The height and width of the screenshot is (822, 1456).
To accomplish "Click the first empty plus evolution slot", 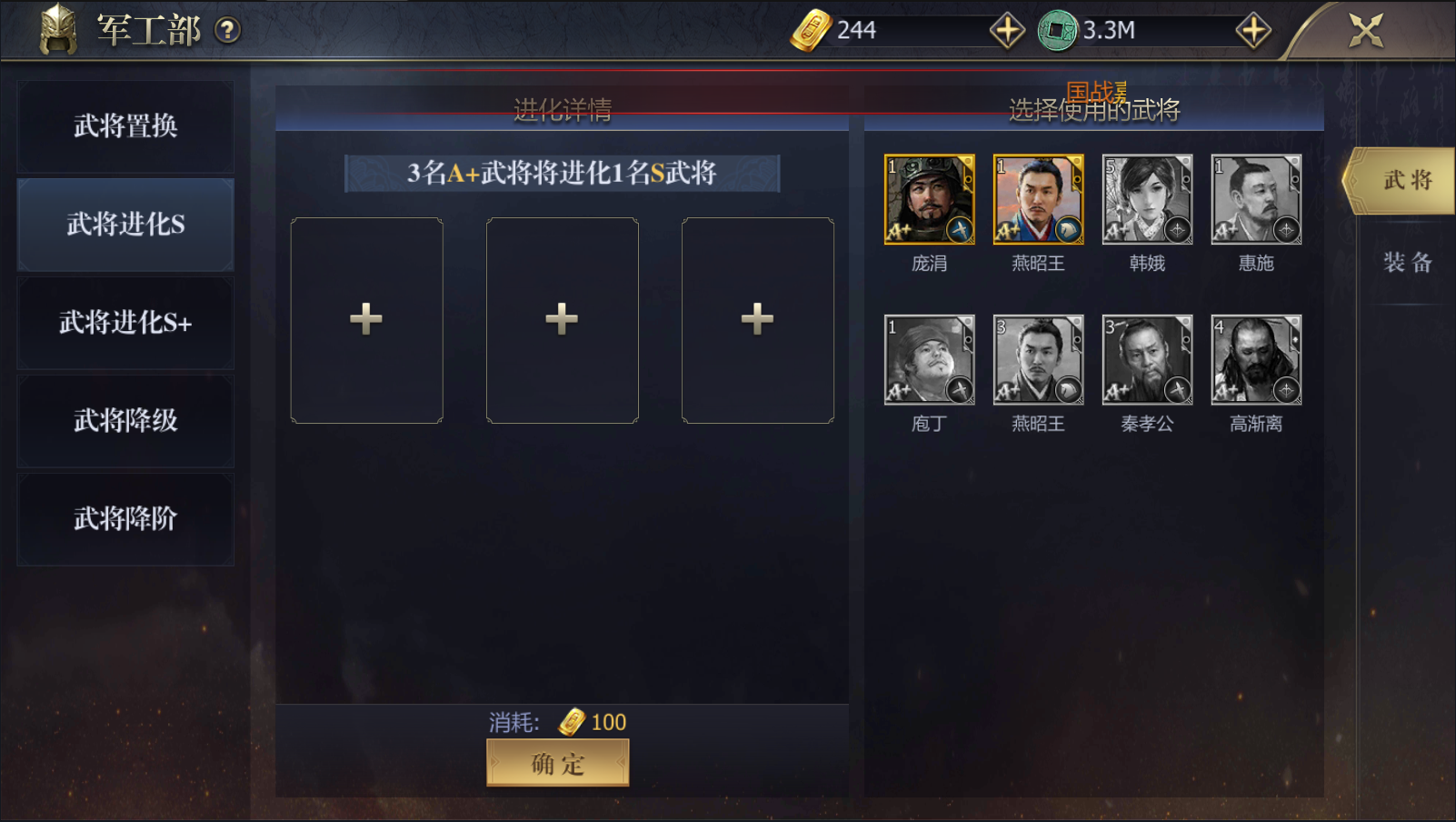I will pos(366,320).
